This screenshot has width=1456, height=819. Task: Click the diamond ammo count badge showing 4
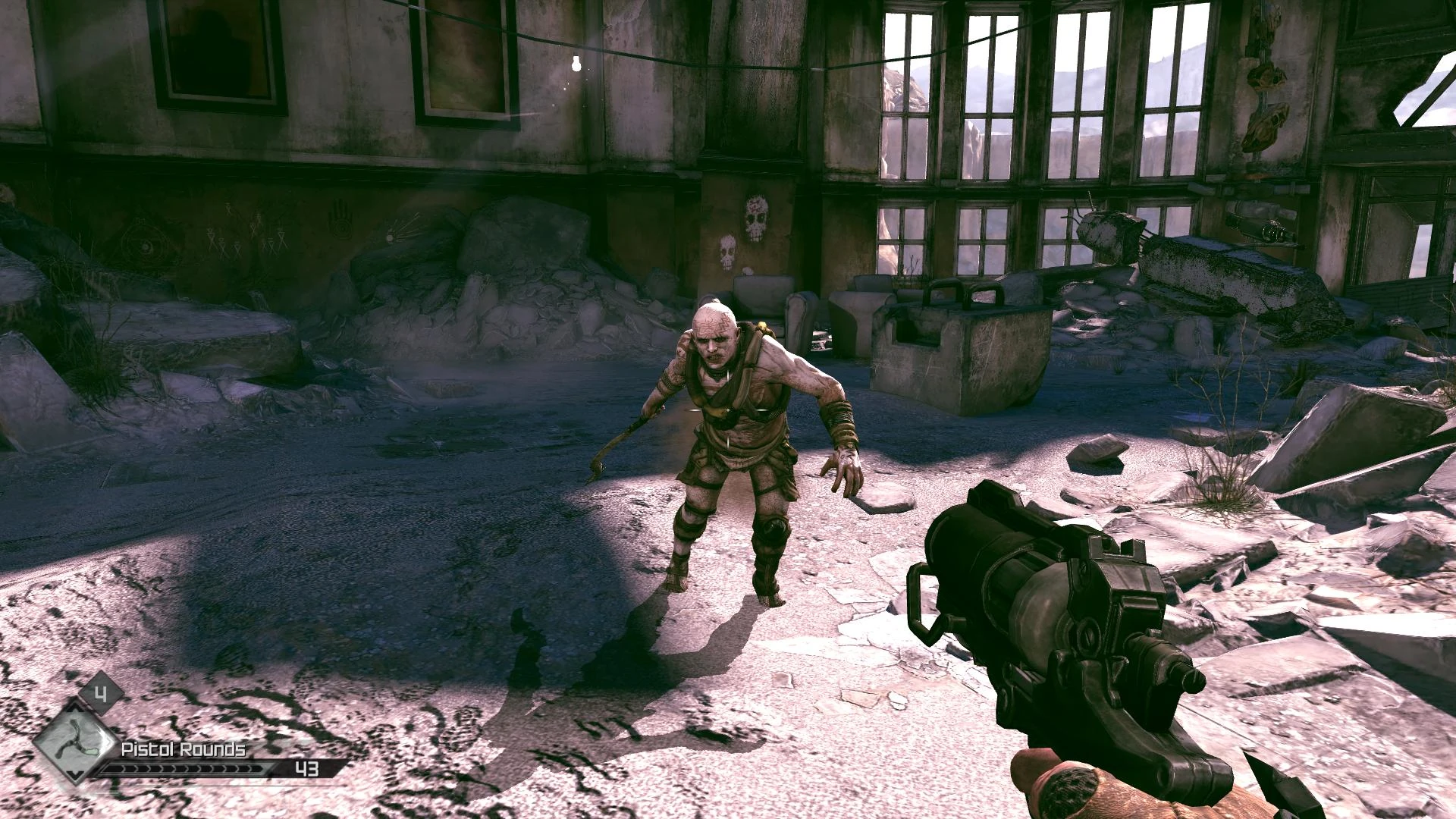[x=102, y=696]
